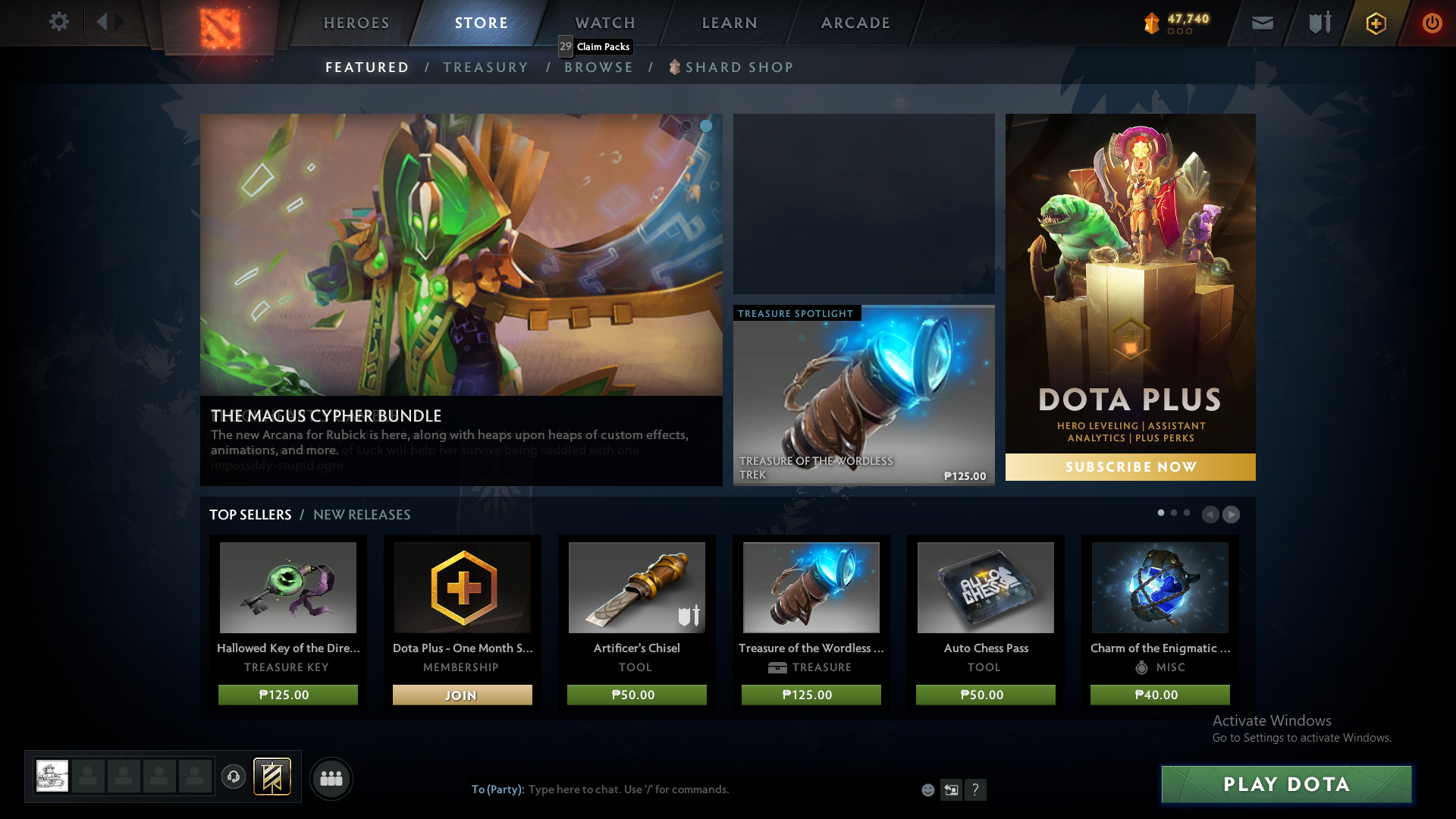The height and width of the screenshot is (819, 1456).
Task: Open the emoticon smiley in the chat bar
Action: (928, 789)
